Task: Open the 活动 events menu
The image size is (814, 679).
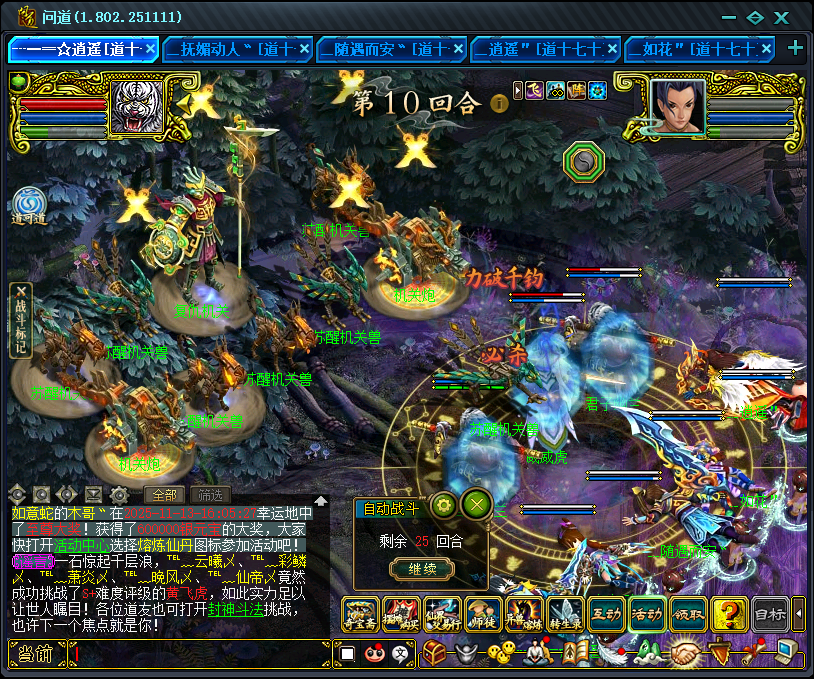Action: [x=648, y=613]
